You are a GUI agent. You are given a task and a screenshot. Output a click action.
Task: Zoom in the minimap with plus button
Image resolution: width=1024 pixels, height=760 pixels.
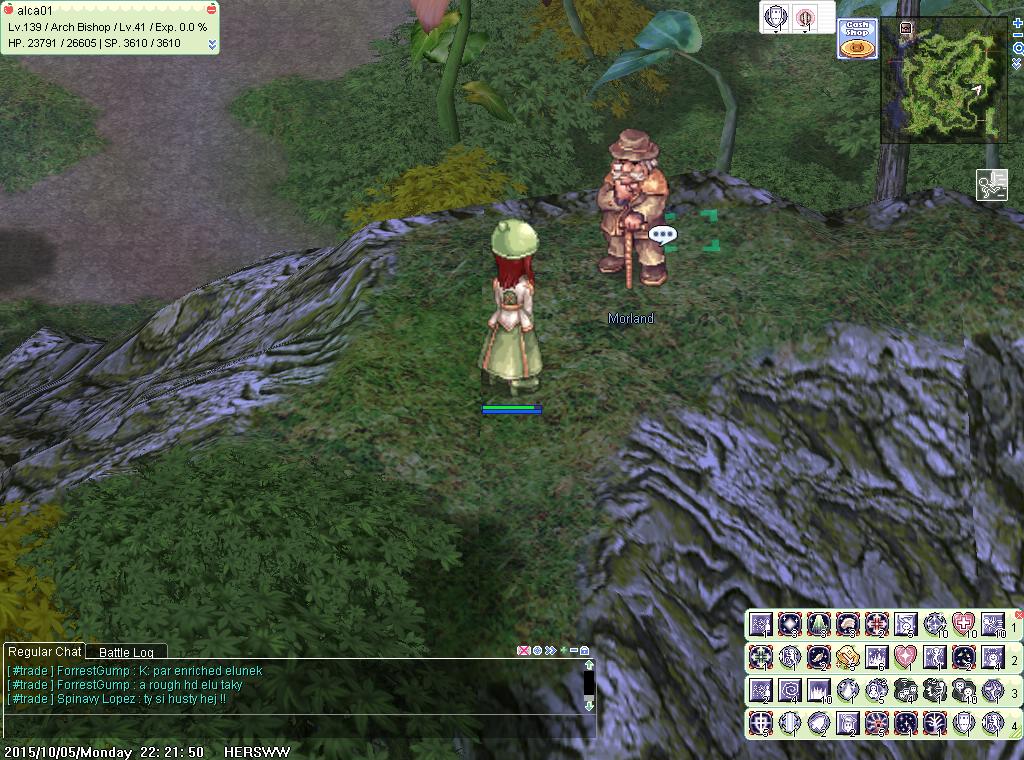[1017, 21]
